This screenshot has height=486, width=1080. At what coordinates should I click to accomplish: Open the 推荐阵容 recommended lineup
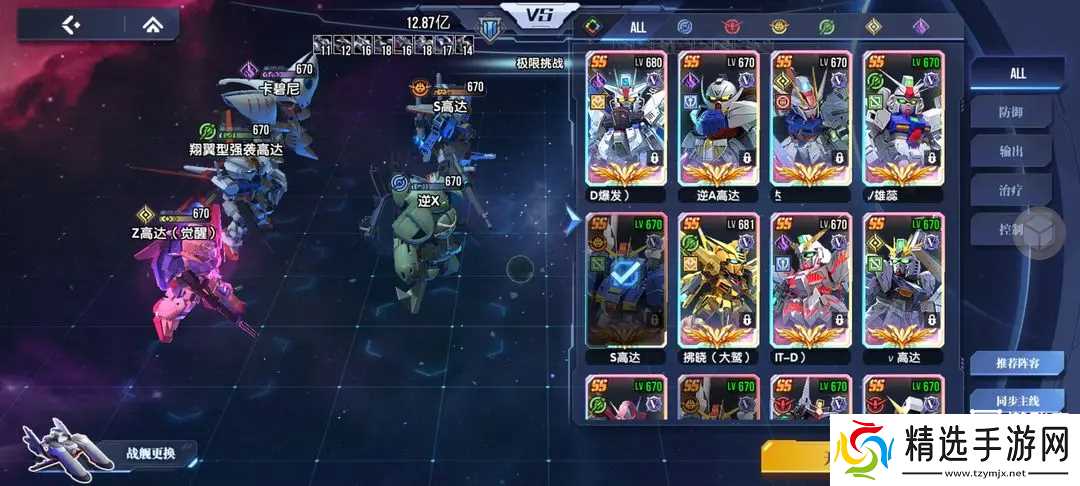1016,362
